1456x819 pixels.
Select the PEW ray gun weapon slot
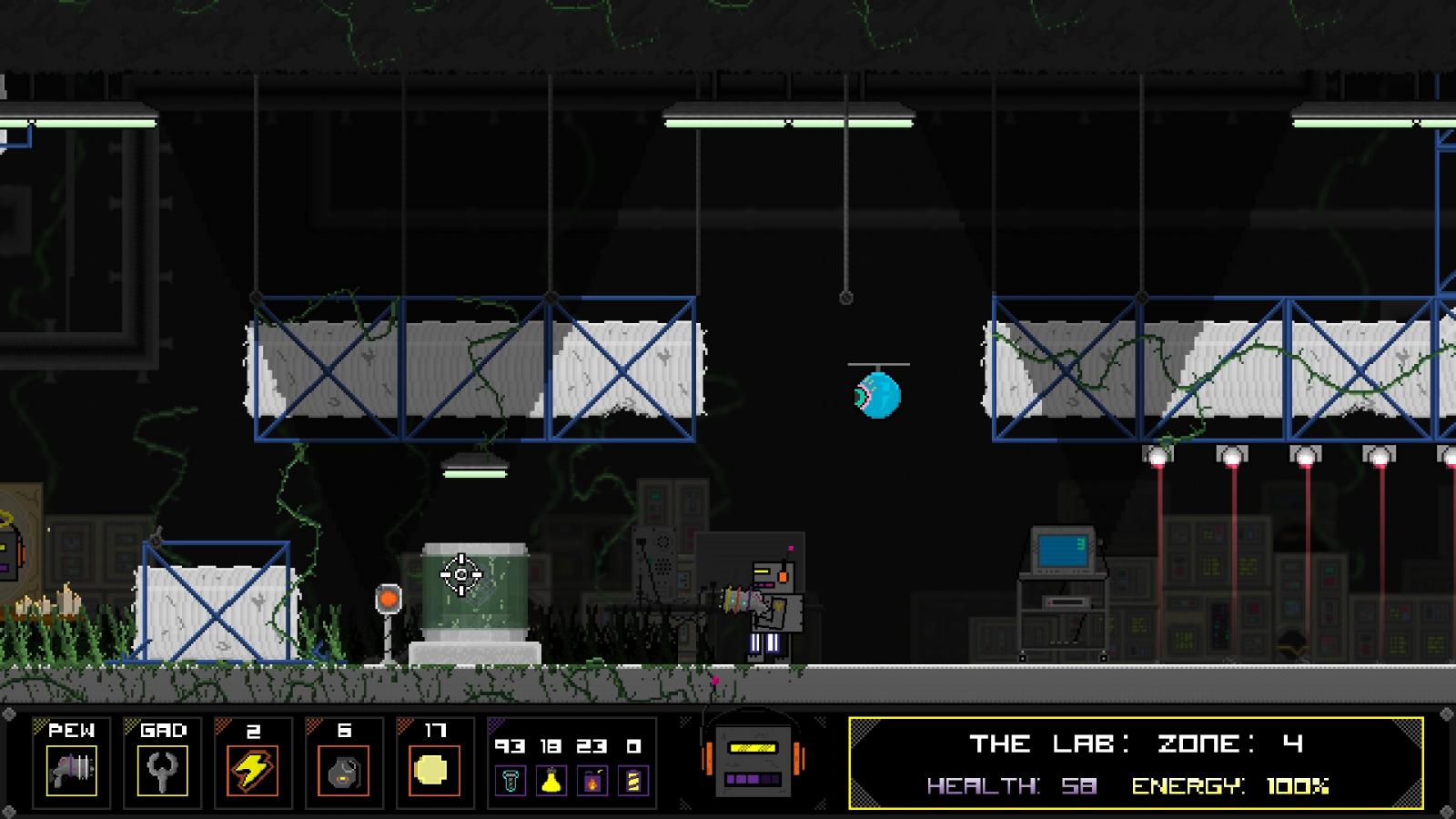(x=71, y=770)
